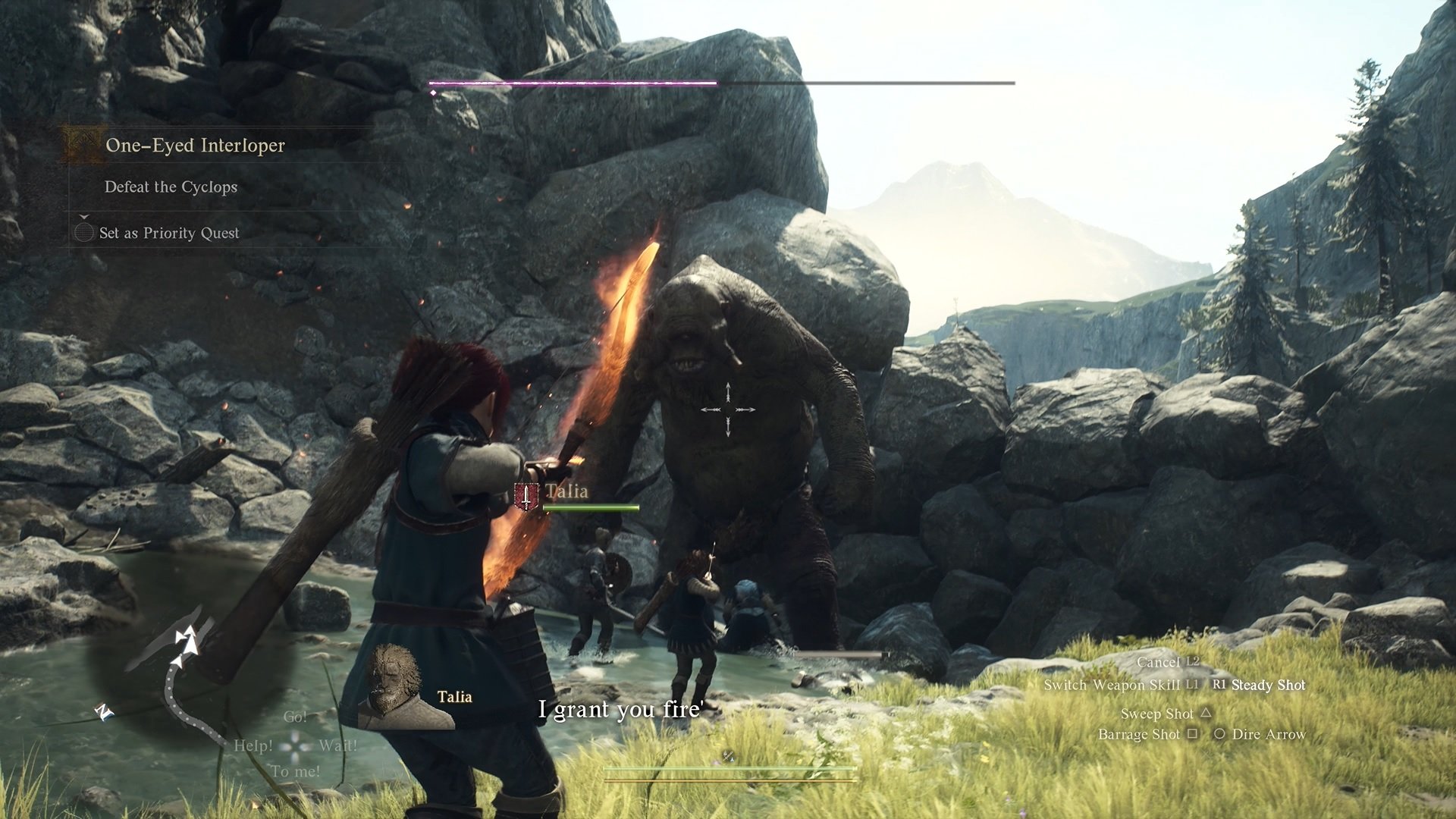The width and height of the screenshot is (1456, 819).
Task: Activate the Dire Arrow skill
Action: 1269,735
